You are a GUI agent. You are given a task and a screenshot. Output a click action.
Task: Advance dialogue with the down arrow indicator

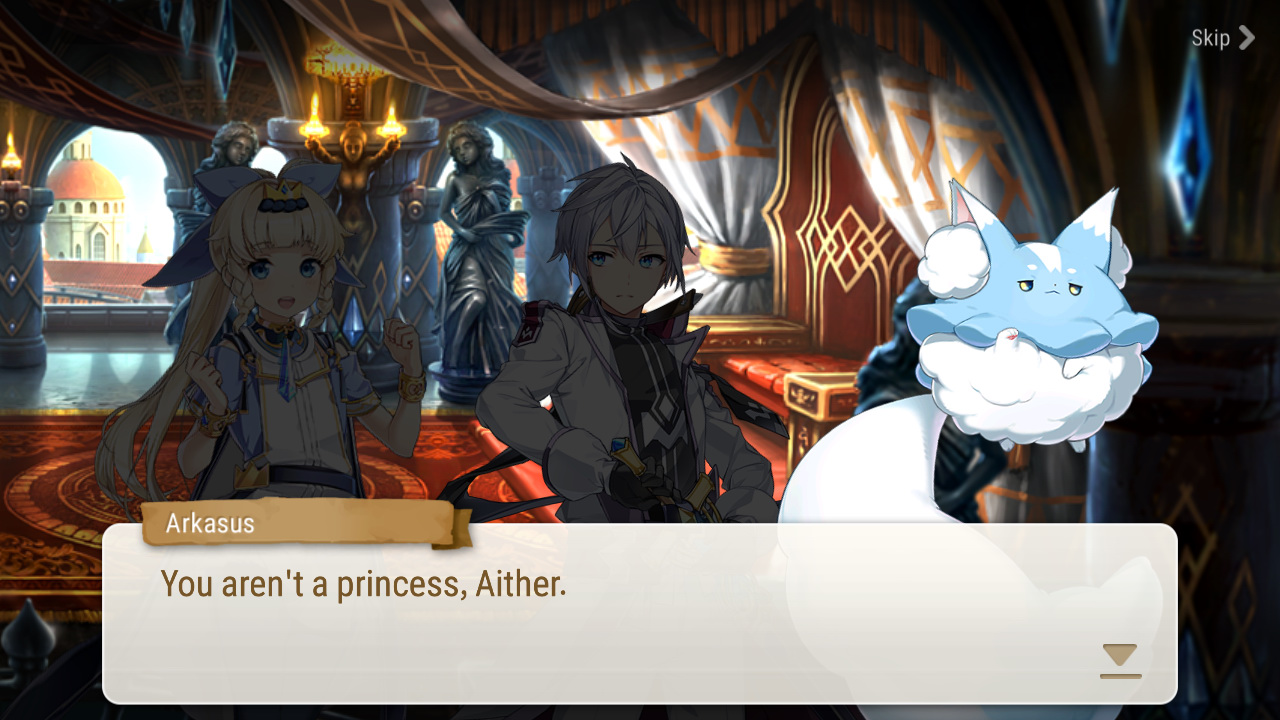(1120, 660)
